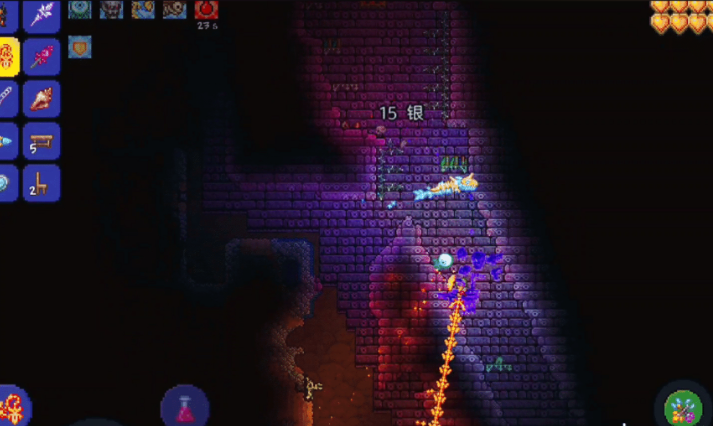Tap the eye buff icon

[79, 9]
